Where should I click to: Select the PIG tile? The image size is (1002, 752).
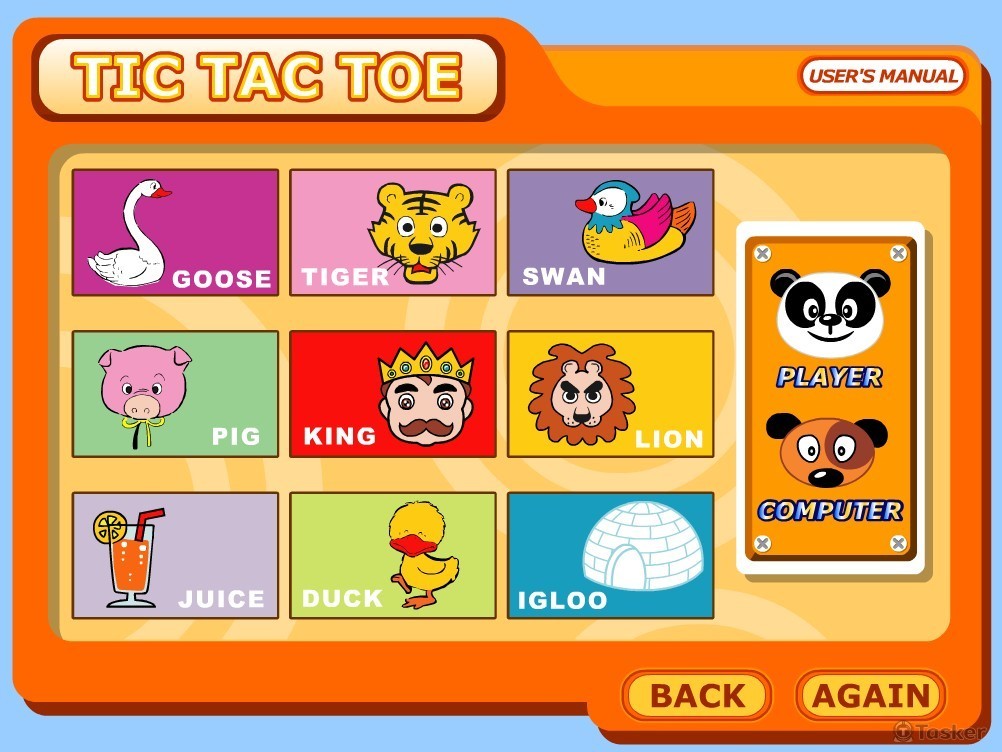tap(175, 394)
